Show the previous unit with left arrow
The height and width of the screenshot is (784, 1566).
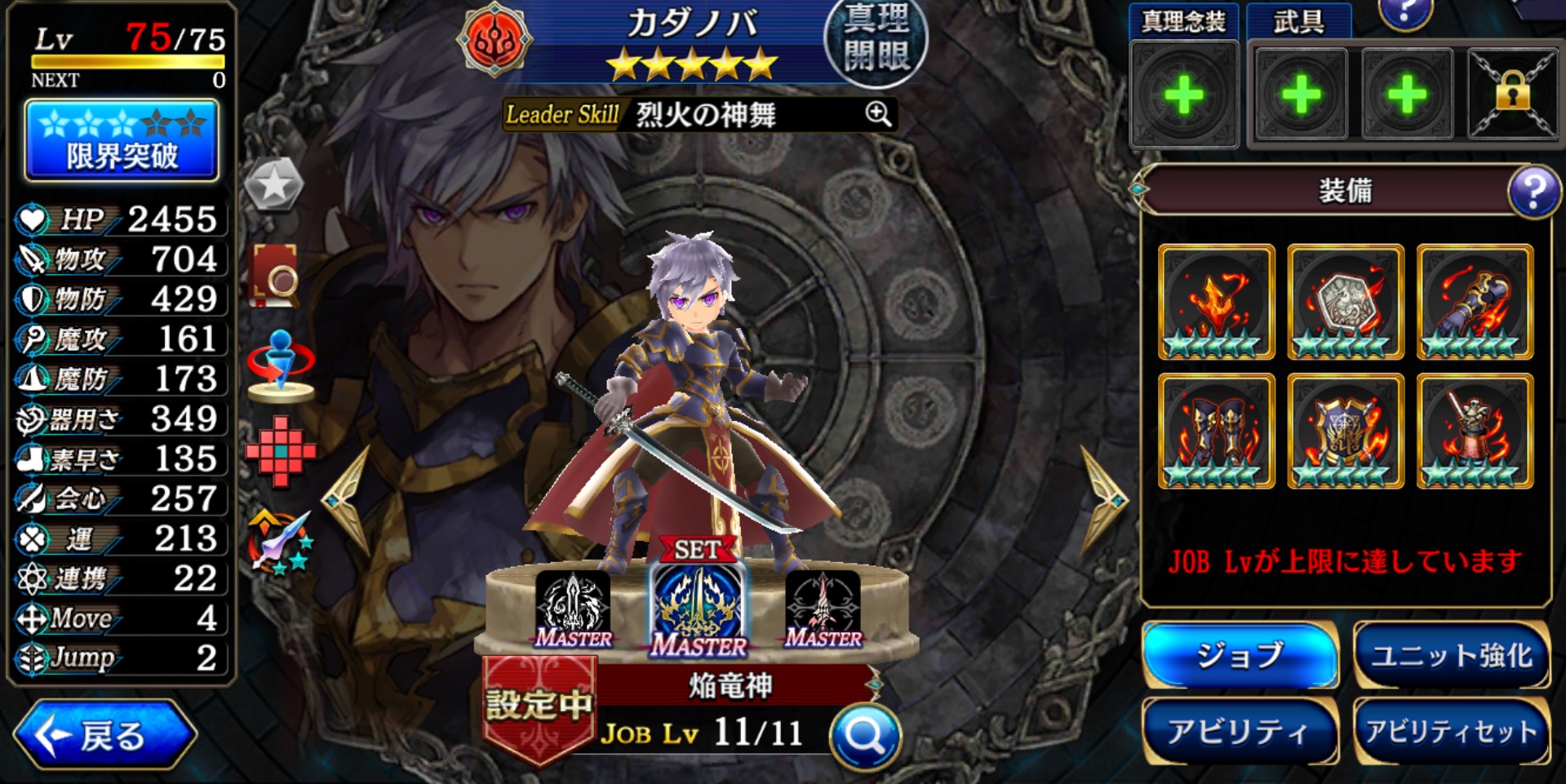click(348, 498)
